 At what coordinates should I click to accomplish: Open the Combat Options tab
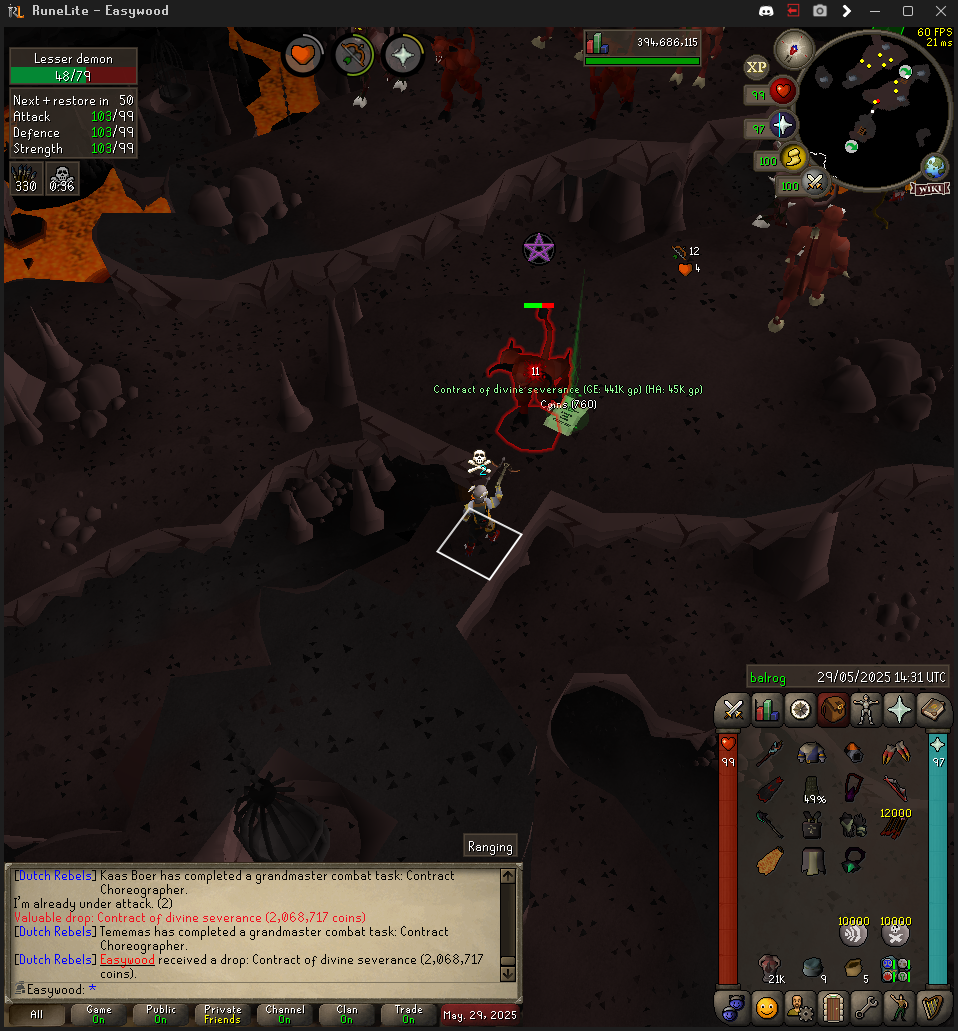pos(733,710)
